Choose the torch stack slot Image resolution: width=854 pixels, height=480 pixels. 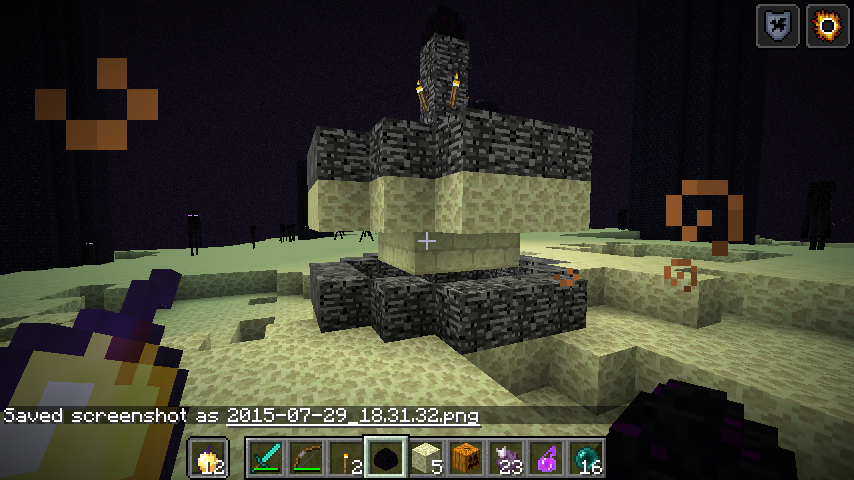[346, 459]
